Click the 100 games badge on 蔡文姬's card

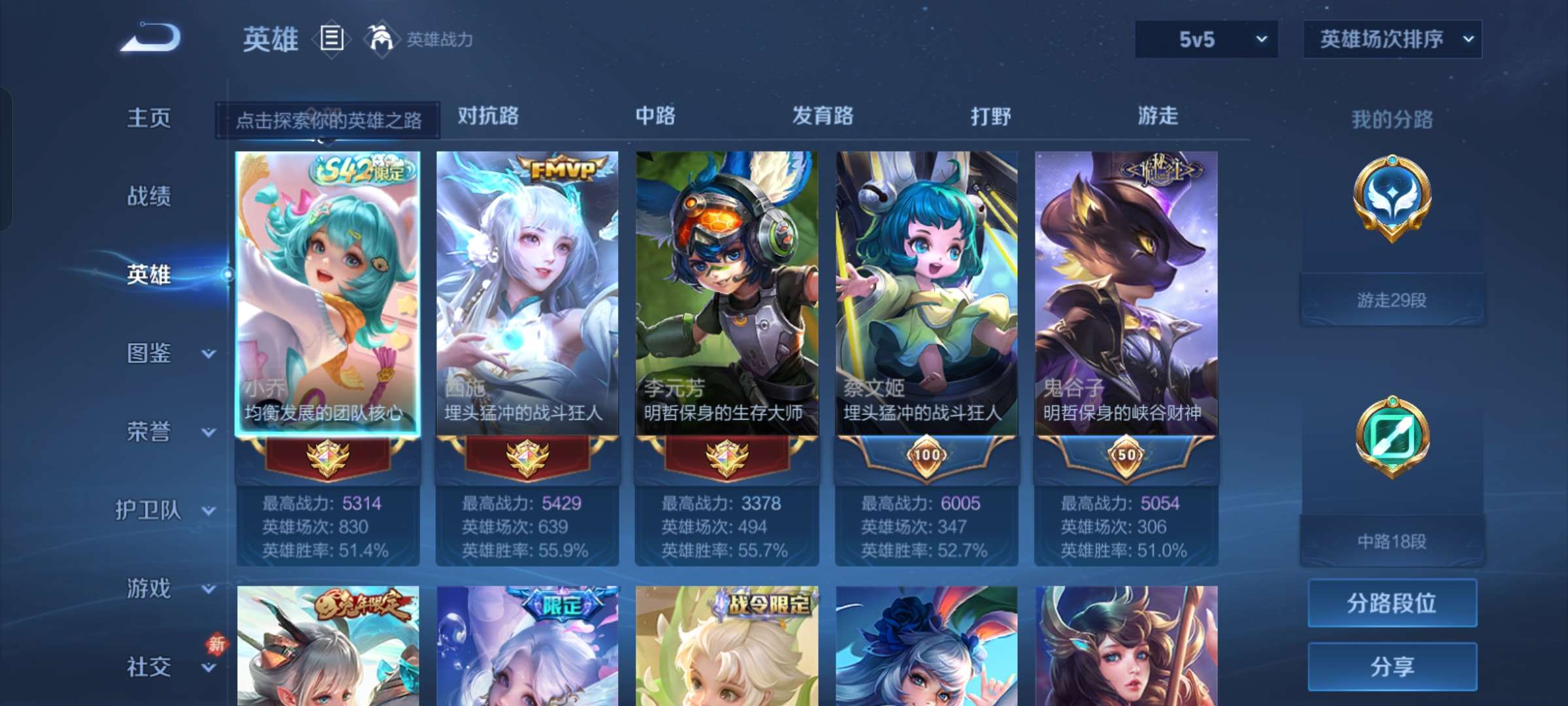[926, 456]
